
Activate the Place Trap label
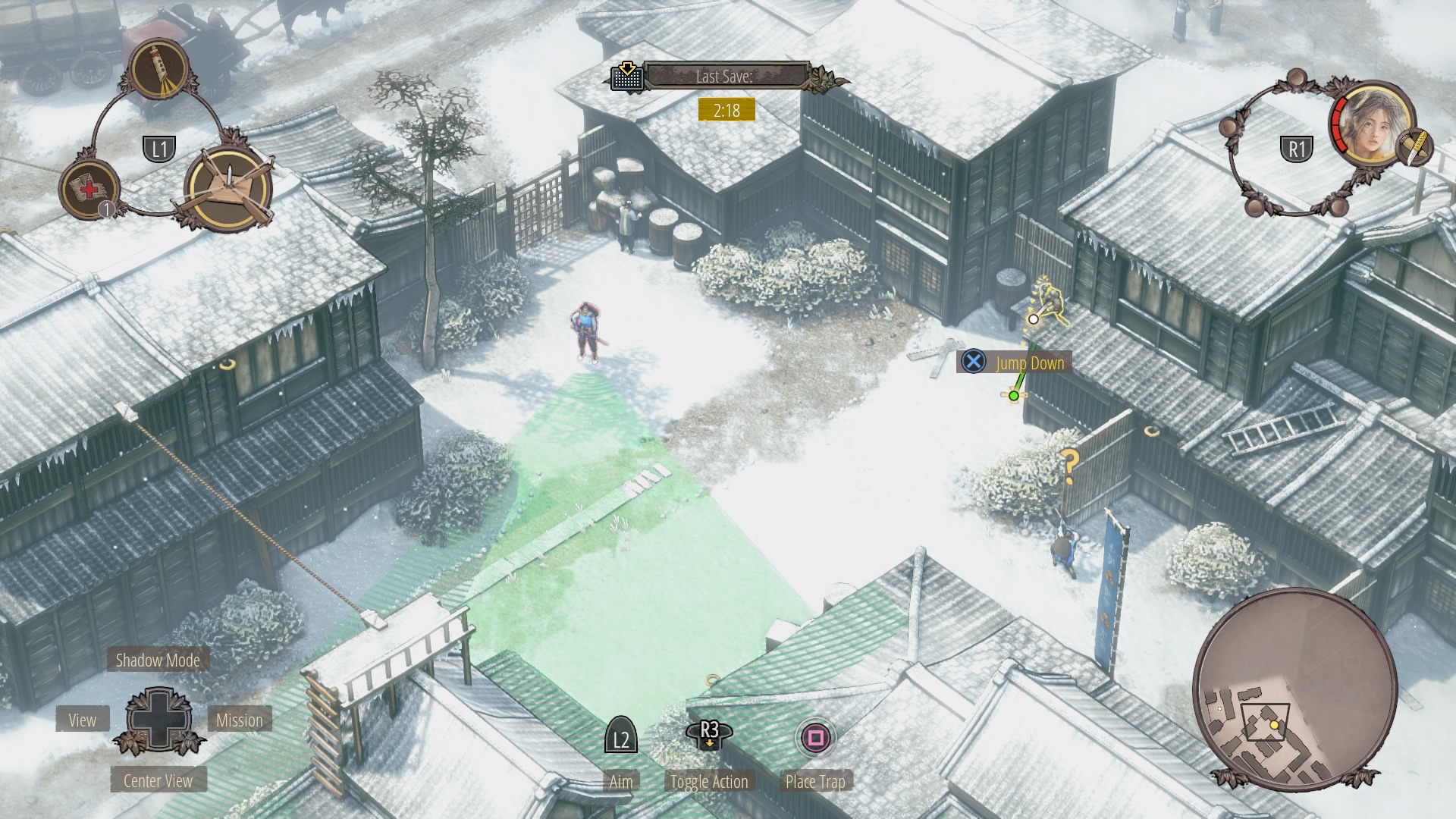pyautogui.click(x=815, y=781)
